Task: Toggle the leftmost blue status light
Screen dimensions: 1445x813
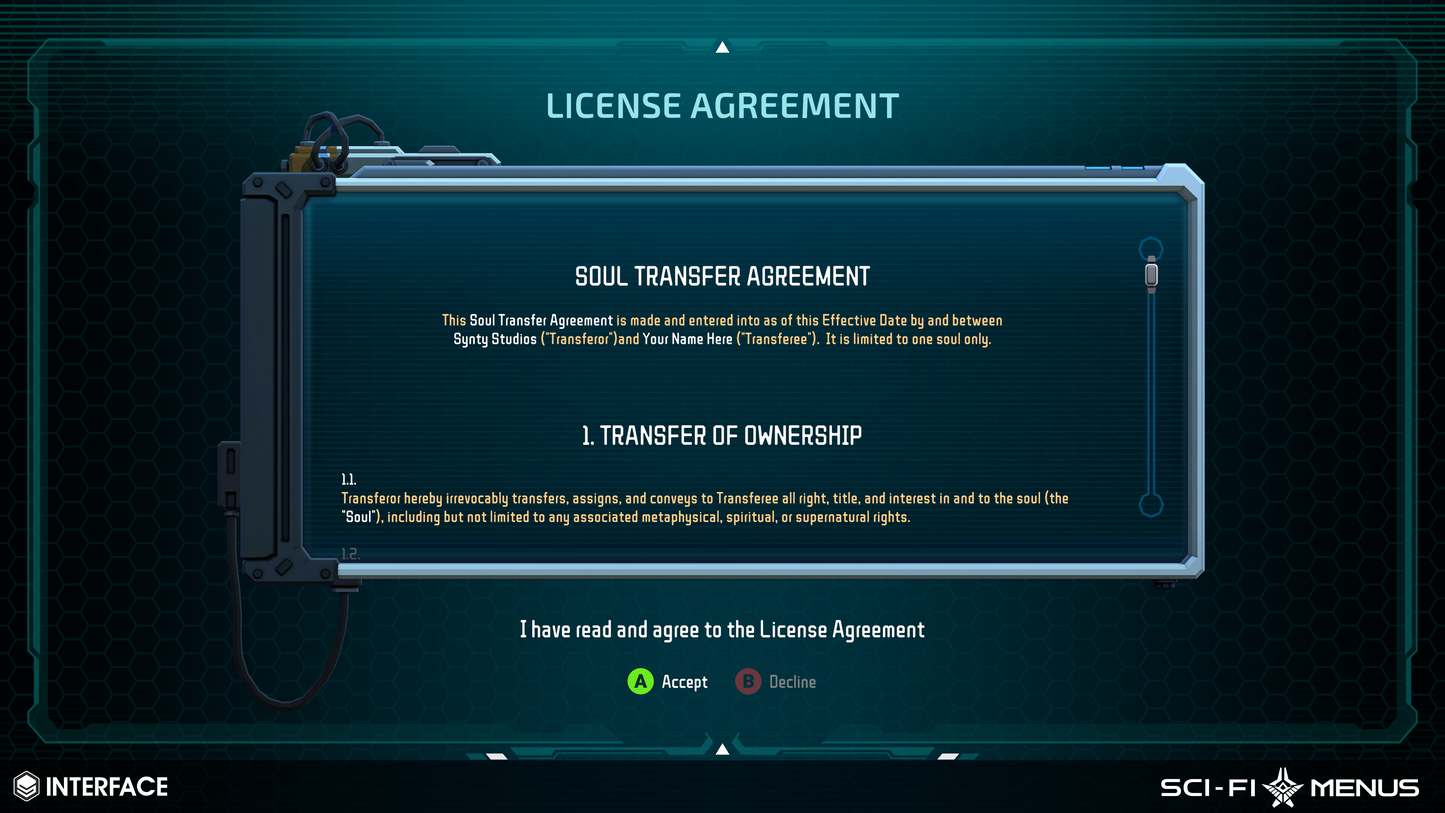Action: coord(1098,167)
